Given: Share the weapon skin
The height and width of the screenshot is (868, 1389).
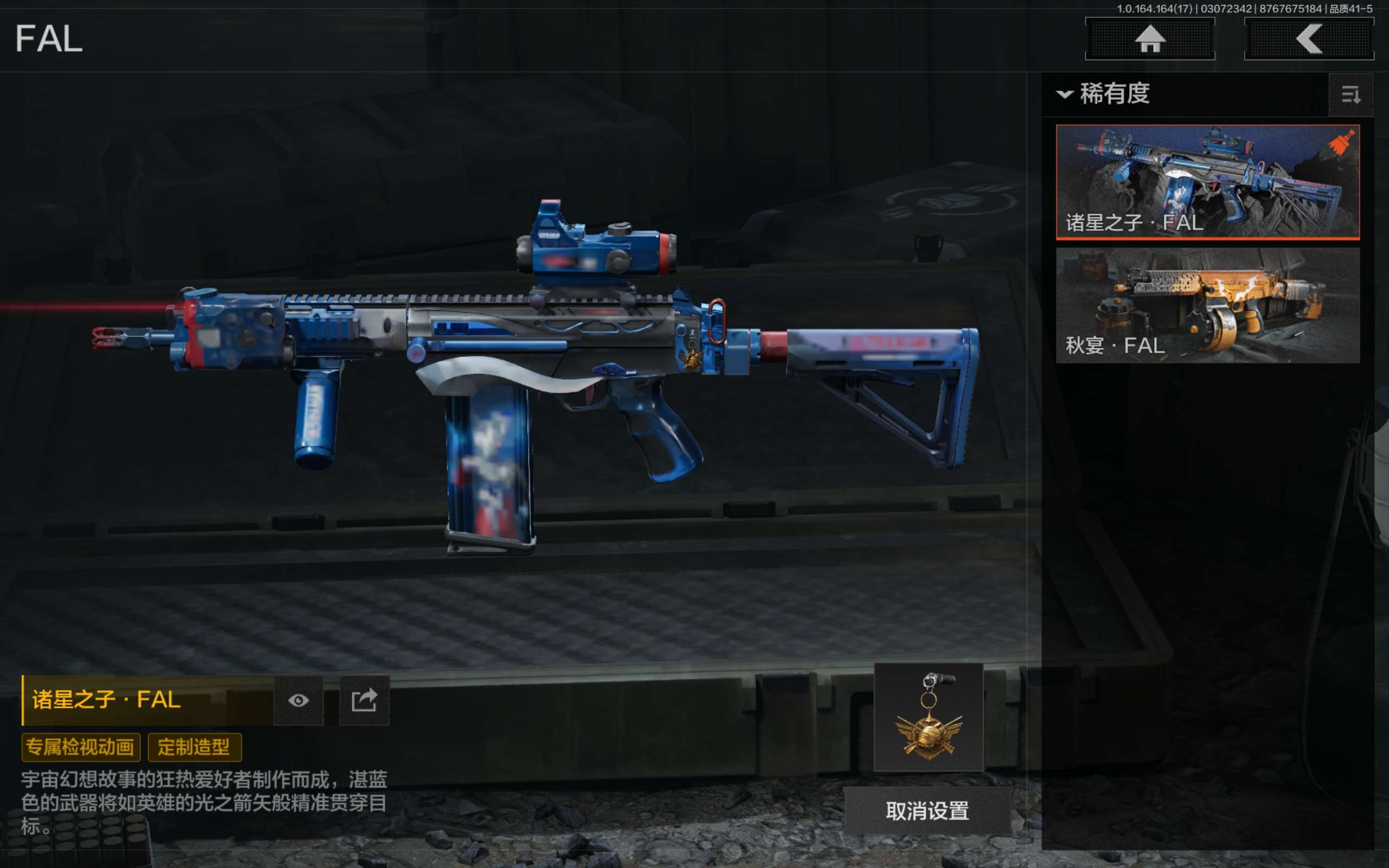Looking at the screenshot, I should [365, 700].
